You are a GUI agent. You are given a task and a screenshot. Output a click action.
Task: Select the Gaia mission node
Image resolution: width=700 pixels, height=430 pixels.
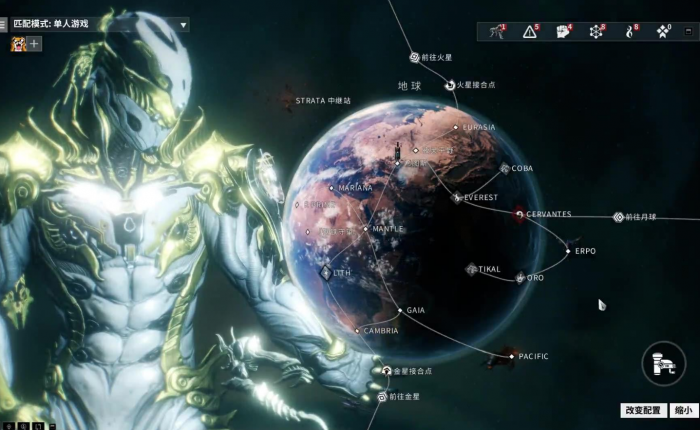[399, 310]
